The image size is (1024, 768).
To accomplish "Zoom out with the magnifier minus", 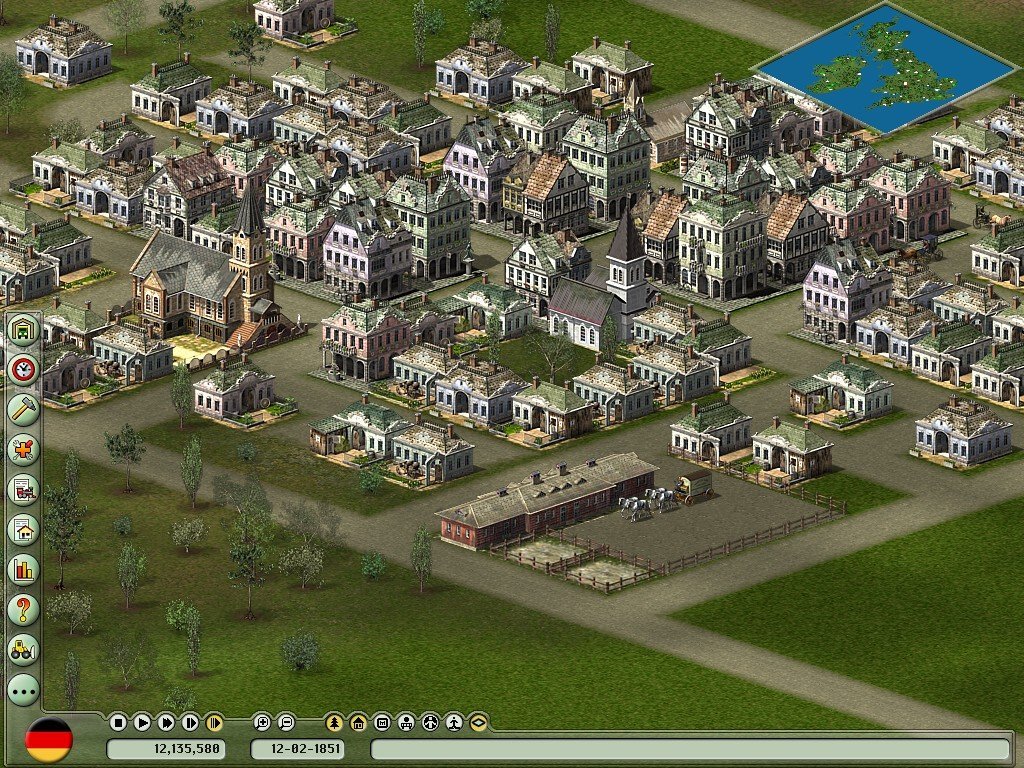I will [x=286, y=722].
